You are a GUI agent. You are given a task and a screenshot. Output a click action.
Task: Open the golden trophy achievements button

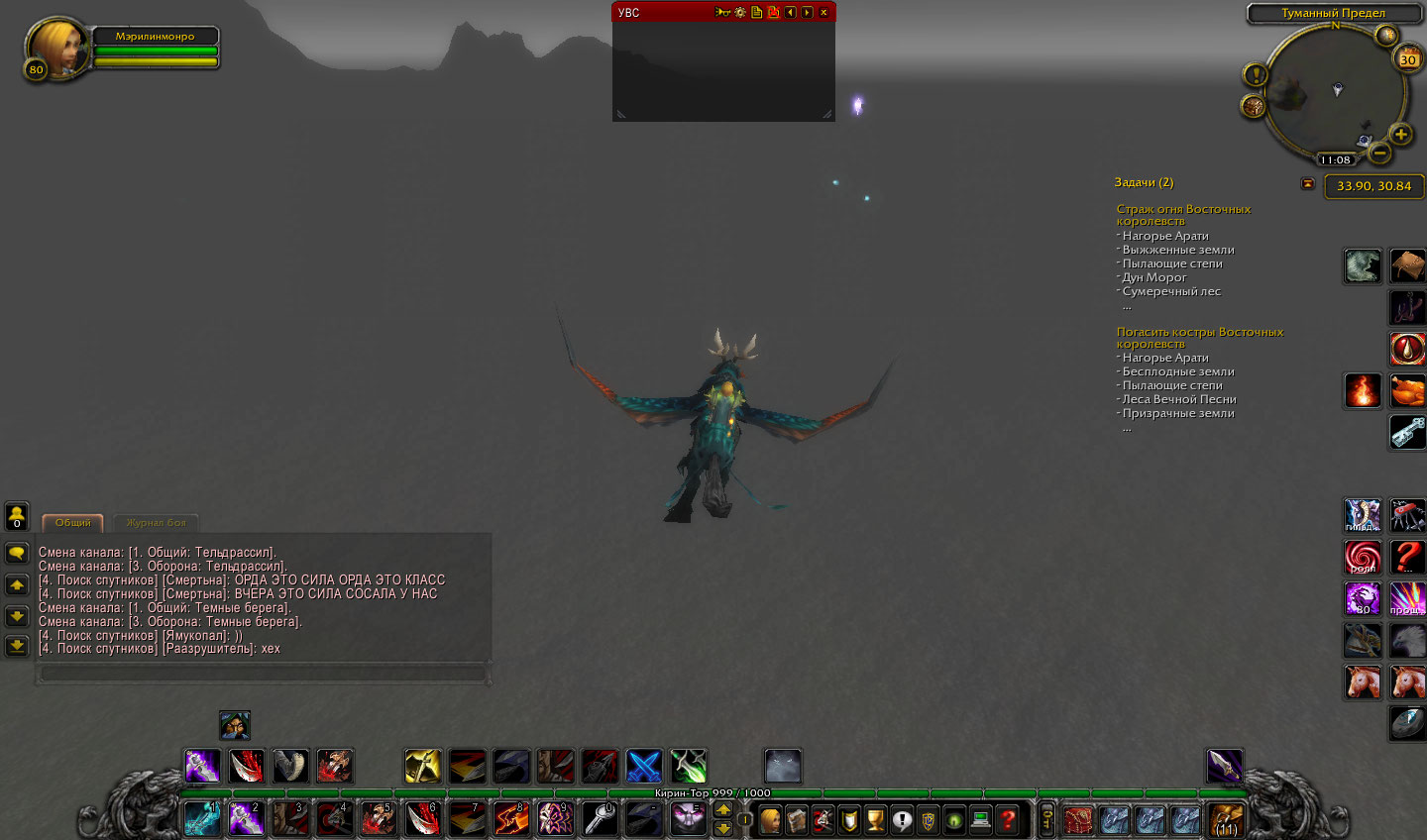[x=875, y=820]
